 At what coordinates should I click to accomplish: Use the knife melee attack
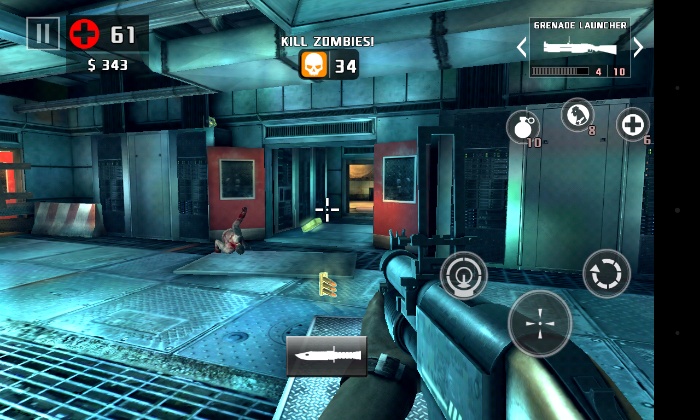326,355
